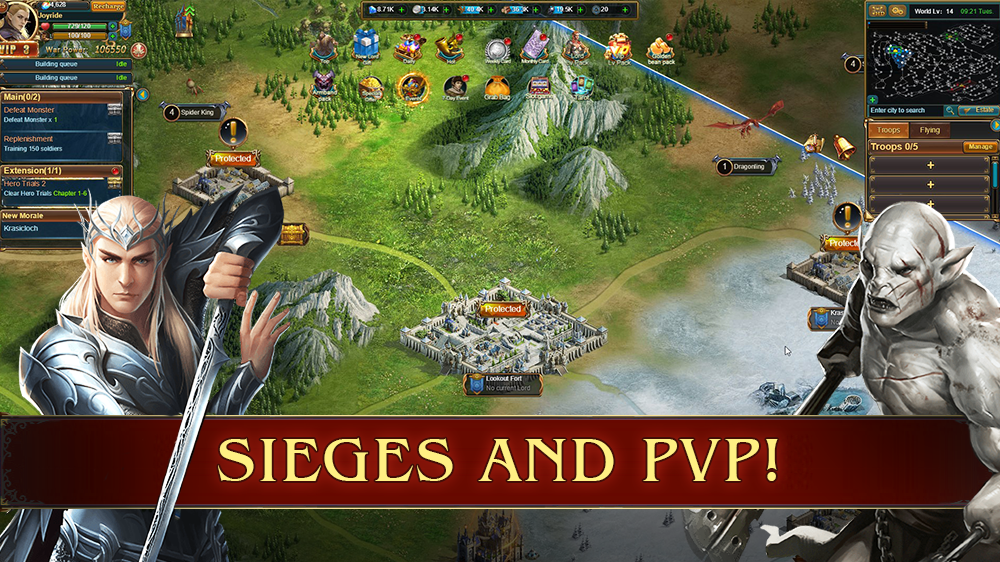Click the Recharge button
1000x562 pixels.
[x=108, y=6]
